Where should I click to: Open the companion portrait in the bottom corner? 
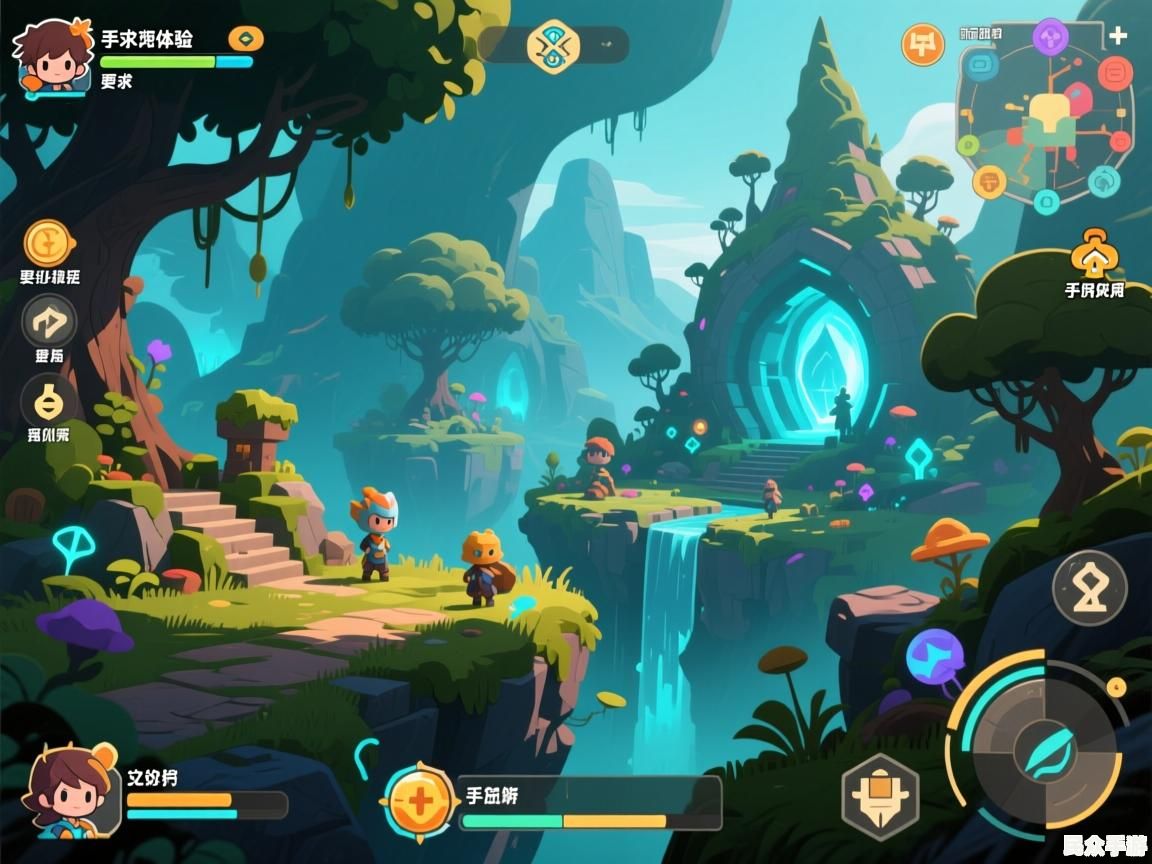pos(68,791)
